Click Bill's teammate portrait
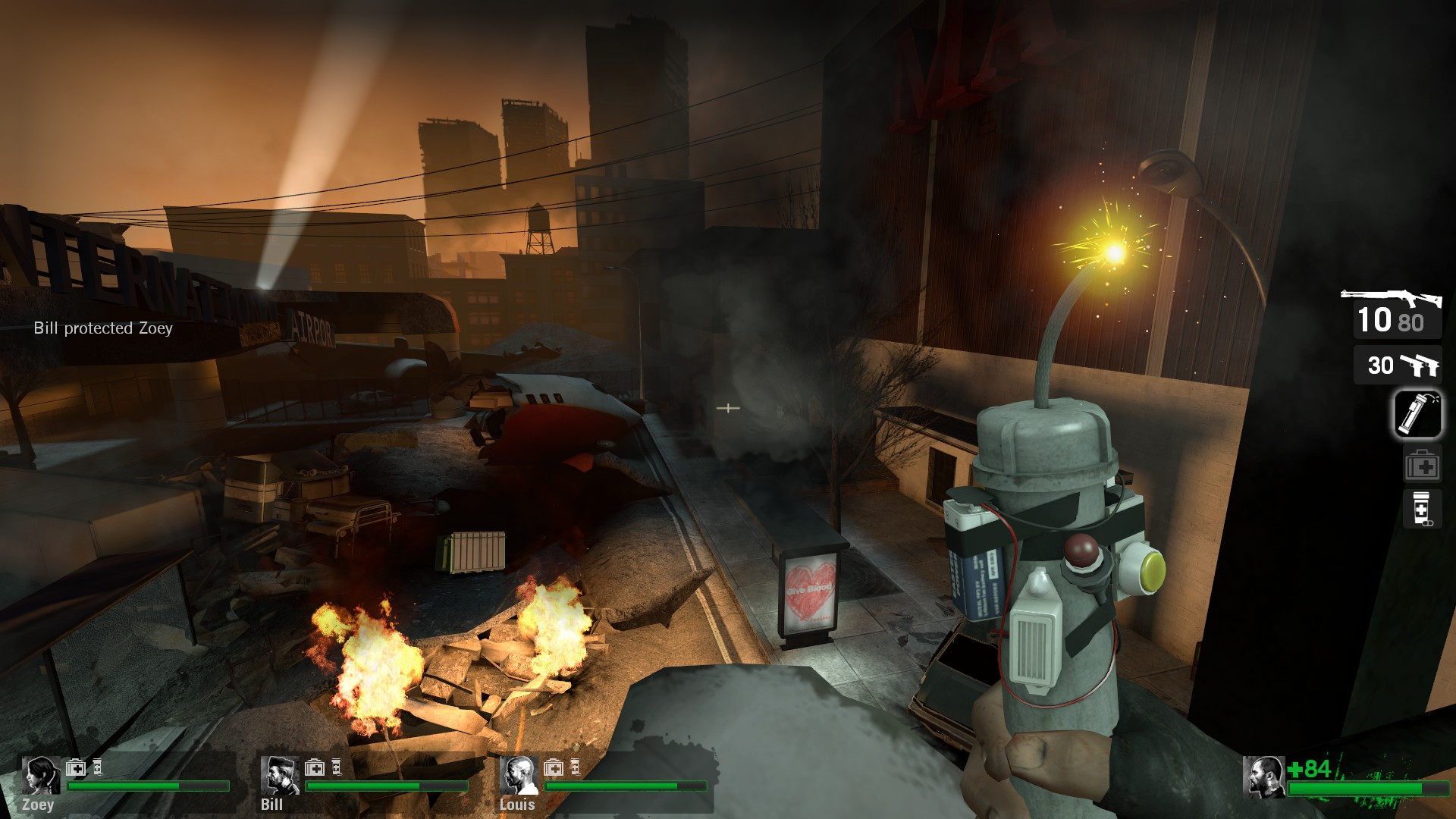The image size is (1456, 819). coord(279,774)
